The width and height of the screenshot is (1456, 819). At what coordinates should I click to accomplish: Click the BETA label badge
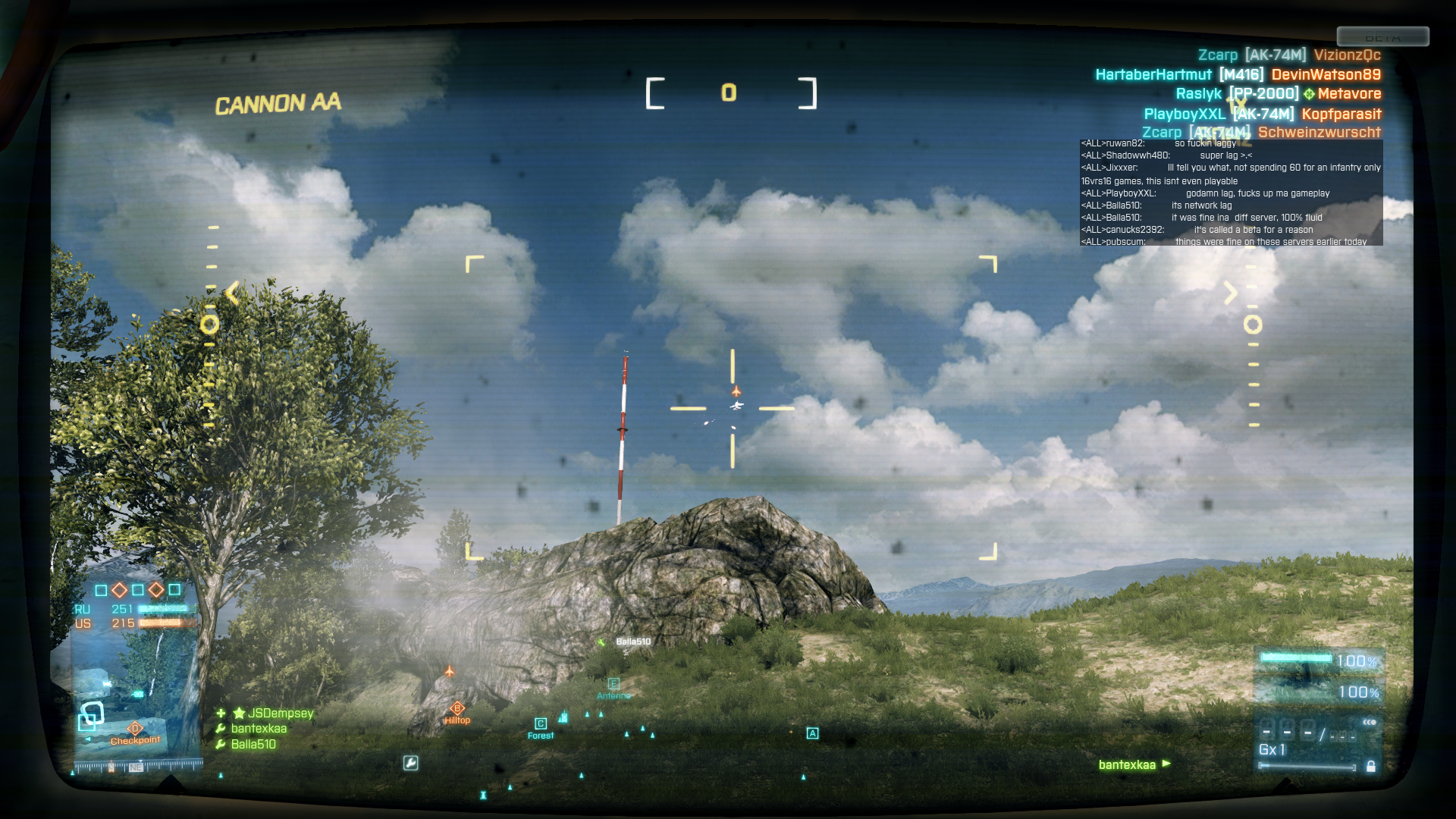tap(1382, 37)
